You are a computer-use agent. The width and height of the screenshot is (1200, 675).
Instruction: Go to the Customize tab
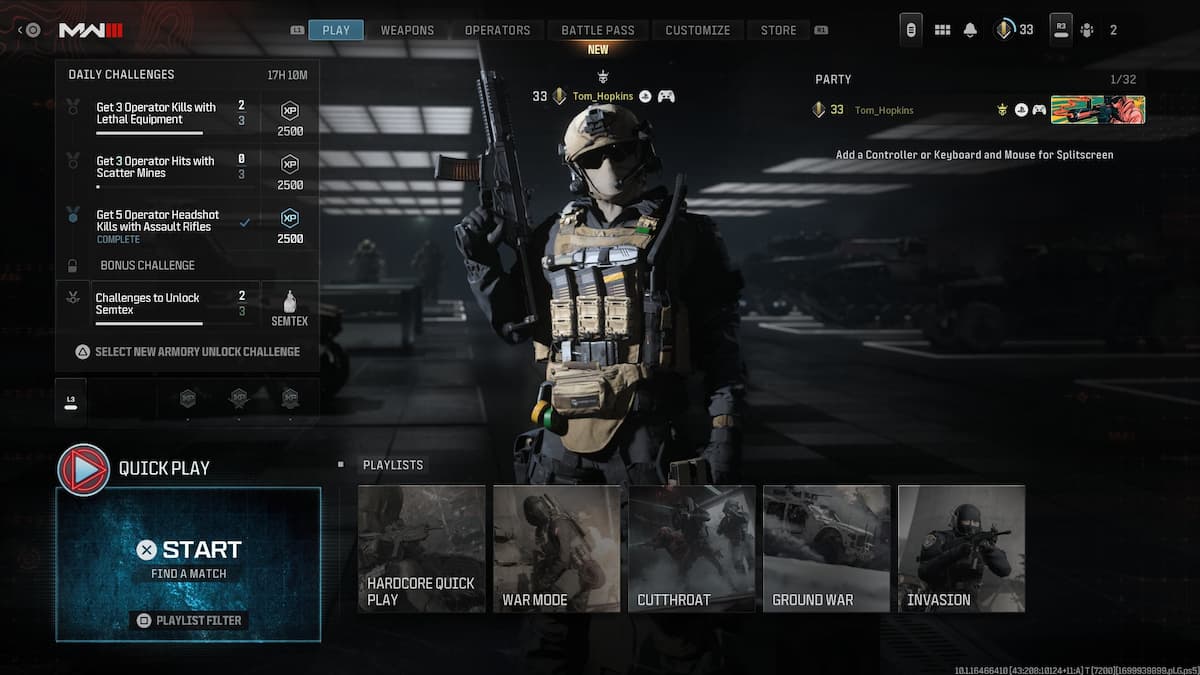point(697,30)
